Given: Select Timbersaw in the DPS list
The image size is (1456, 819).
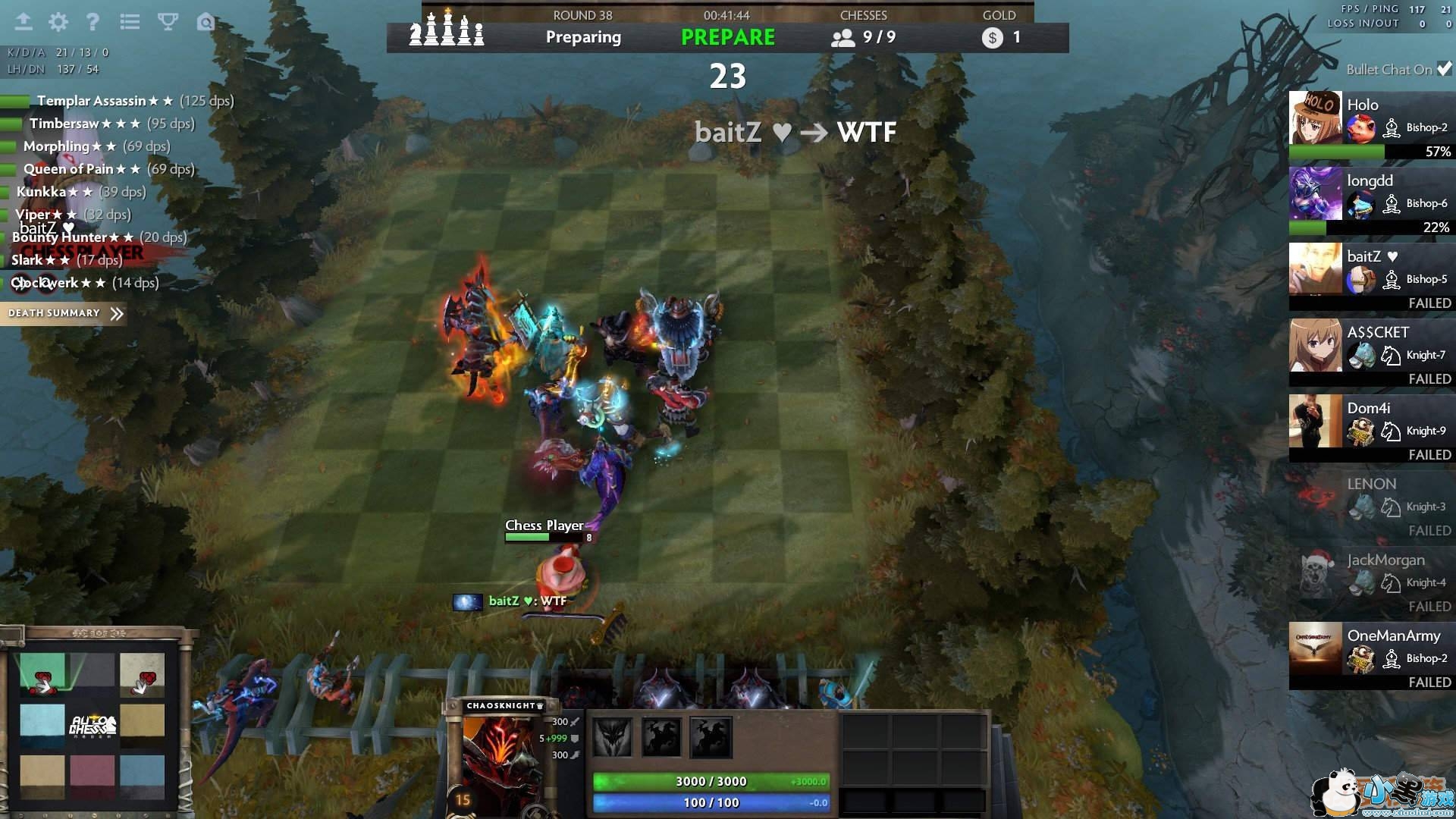Looking at the screenshot, I should [x=64, y=124].
